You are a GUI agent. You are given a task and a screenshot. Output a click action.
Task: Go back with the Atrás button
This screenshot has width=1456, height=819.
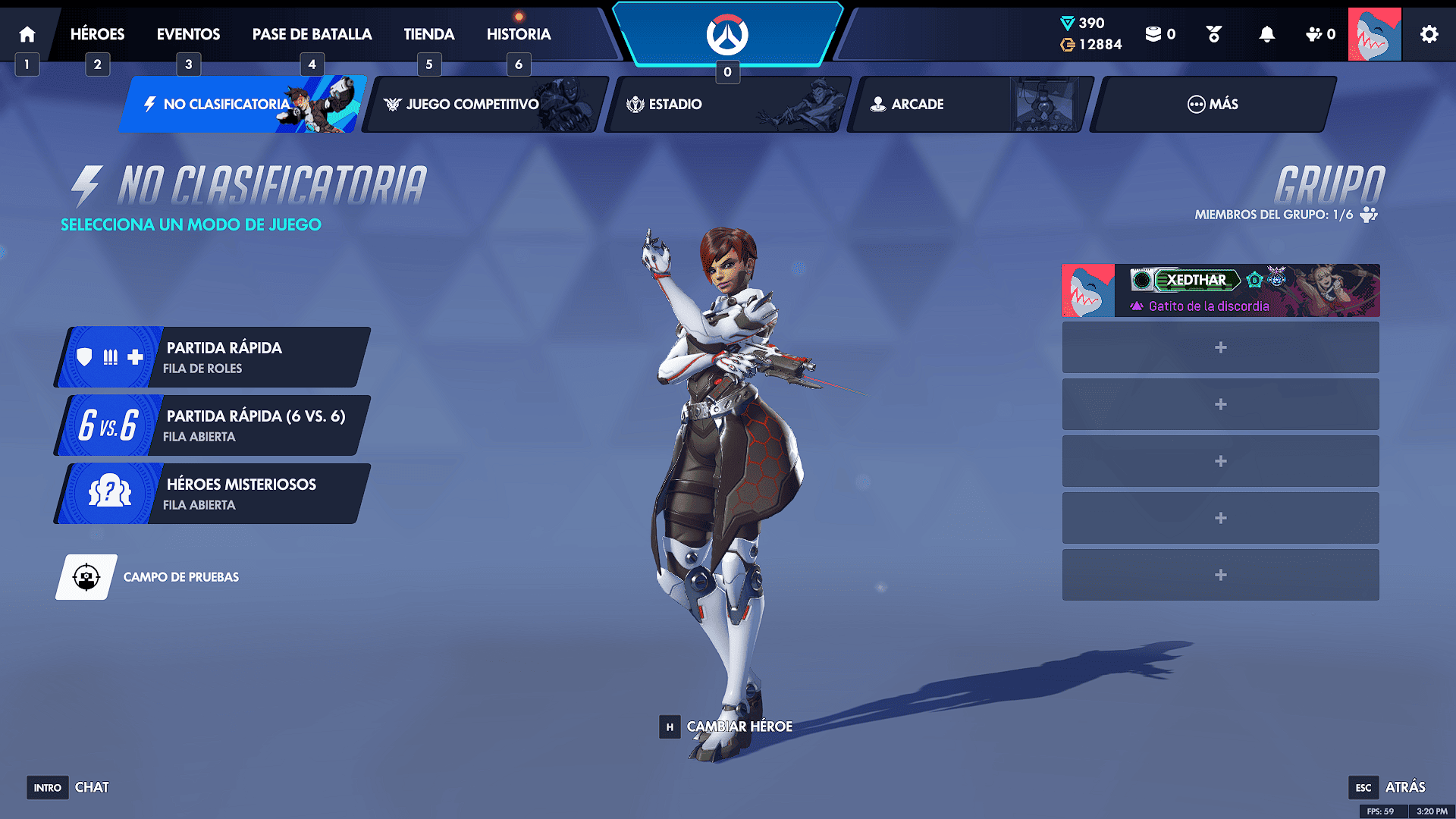click(x=1387, y=787)
